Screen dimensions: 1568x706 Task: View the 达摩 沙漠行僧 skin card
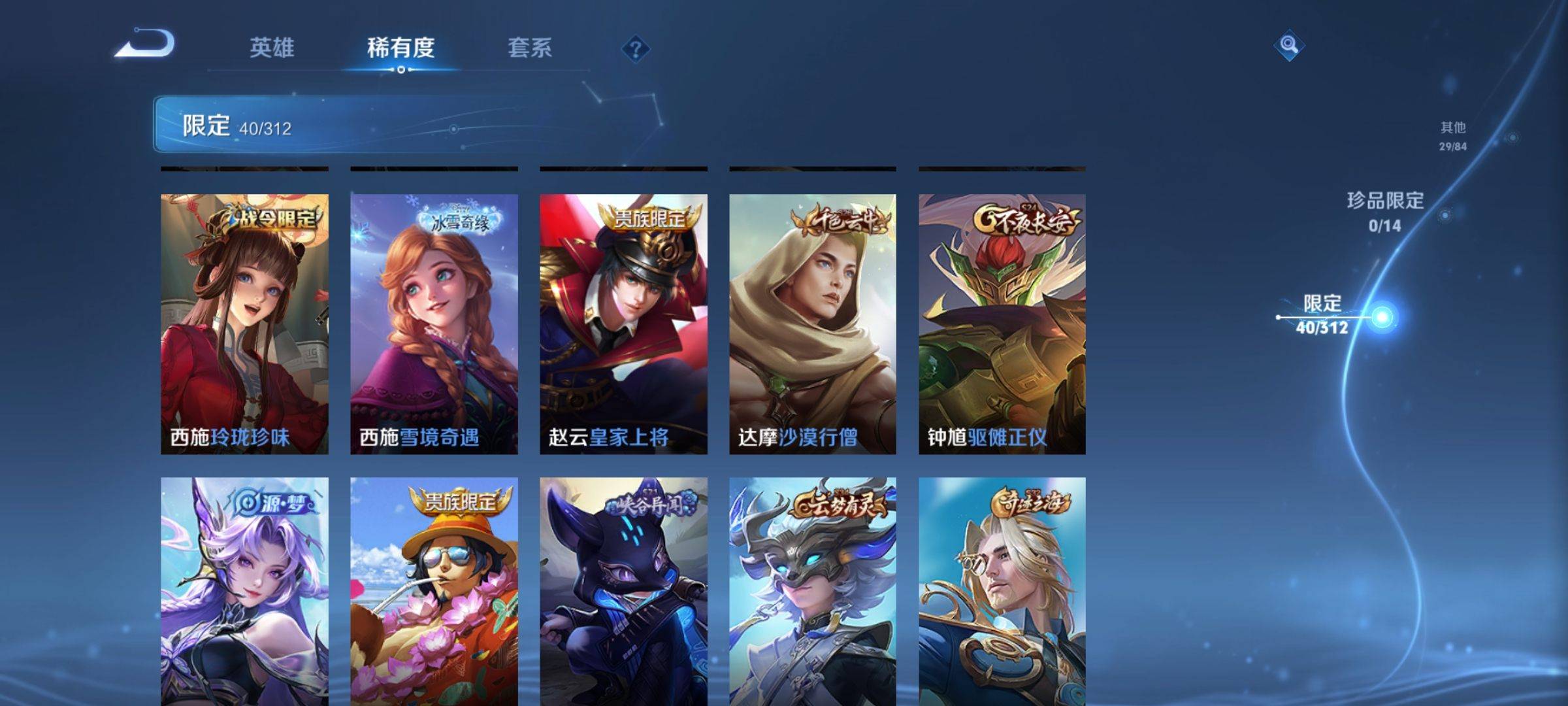pos(813,324)
